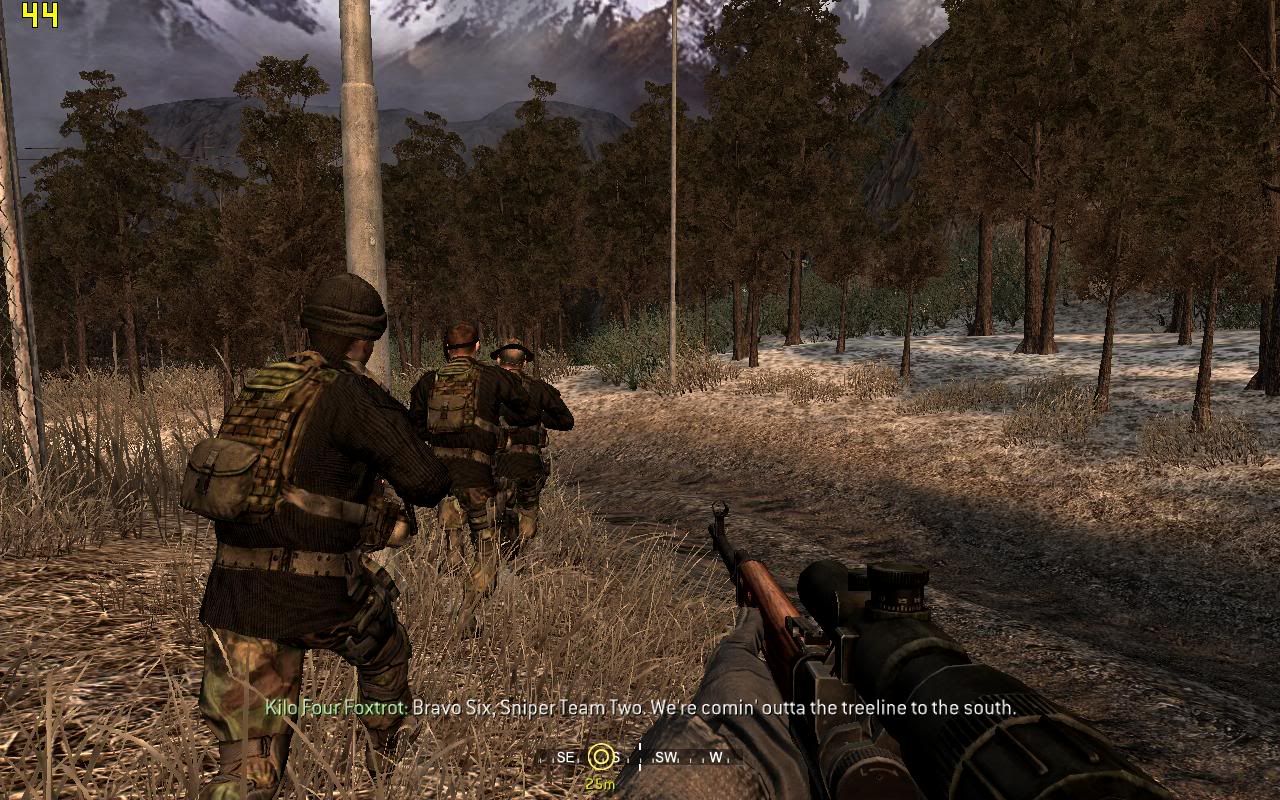1280x800 pixels.
Task: Click the yellow objective marker on the compass
Action: pos(600,757)
